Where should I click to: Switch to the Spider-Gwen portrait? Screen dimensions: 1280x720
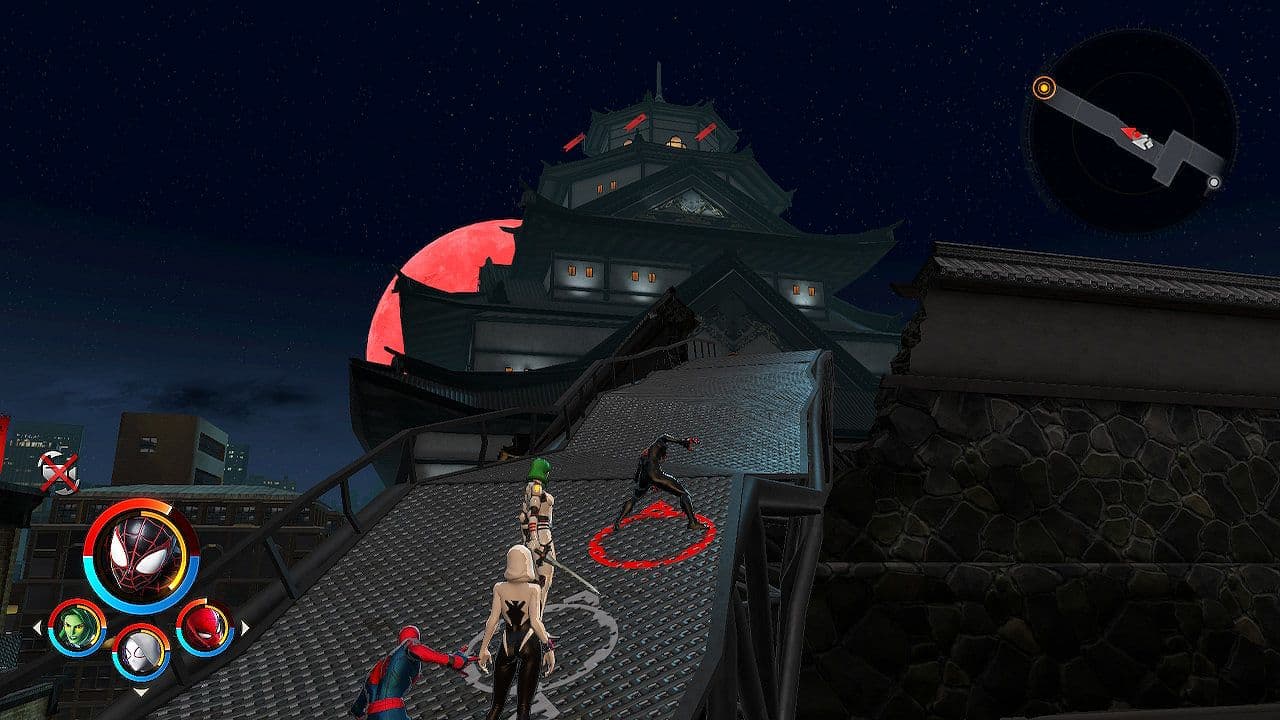pos(141,652)
